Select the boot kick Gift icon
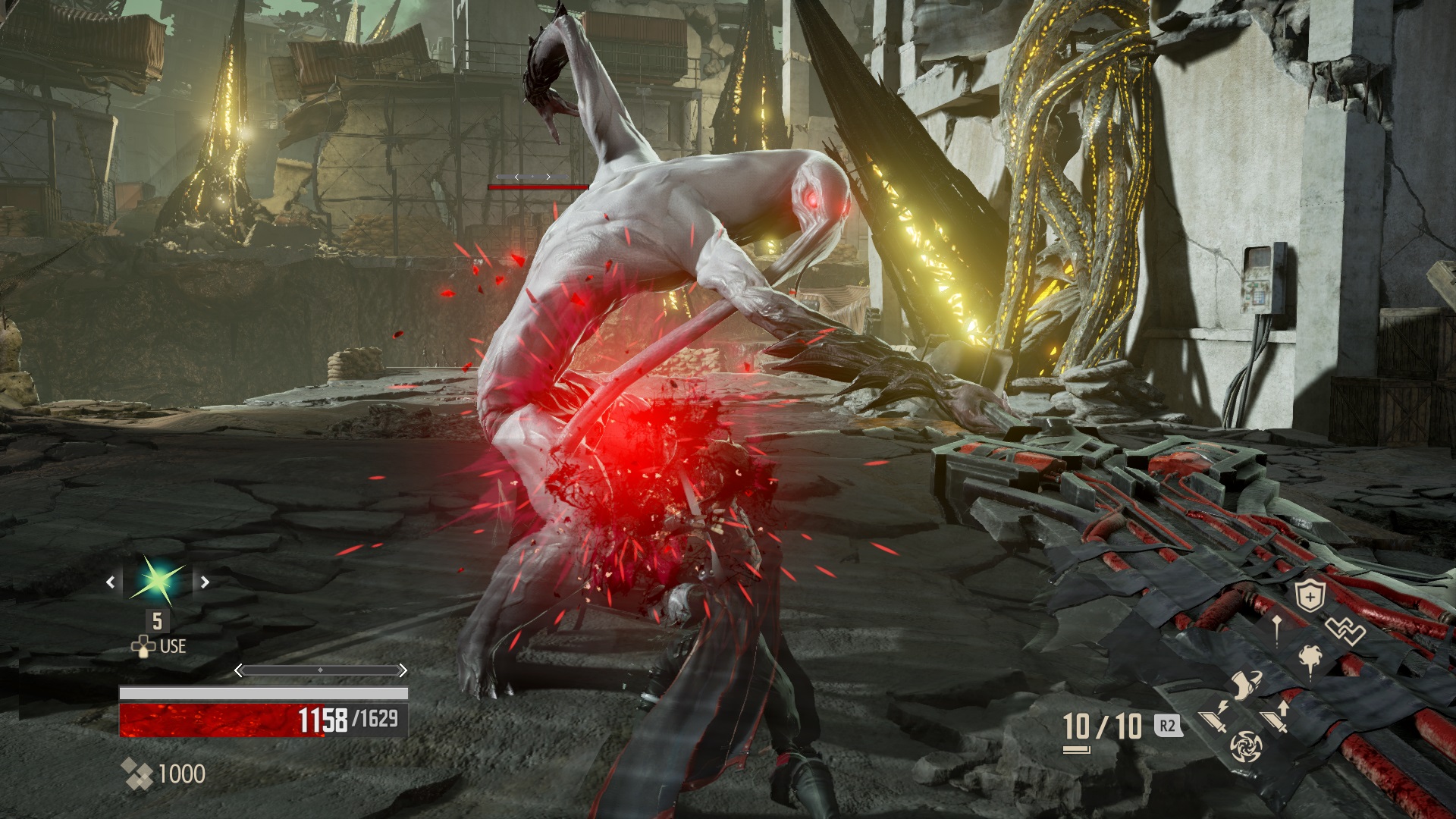 click(x=1245, y=684)
